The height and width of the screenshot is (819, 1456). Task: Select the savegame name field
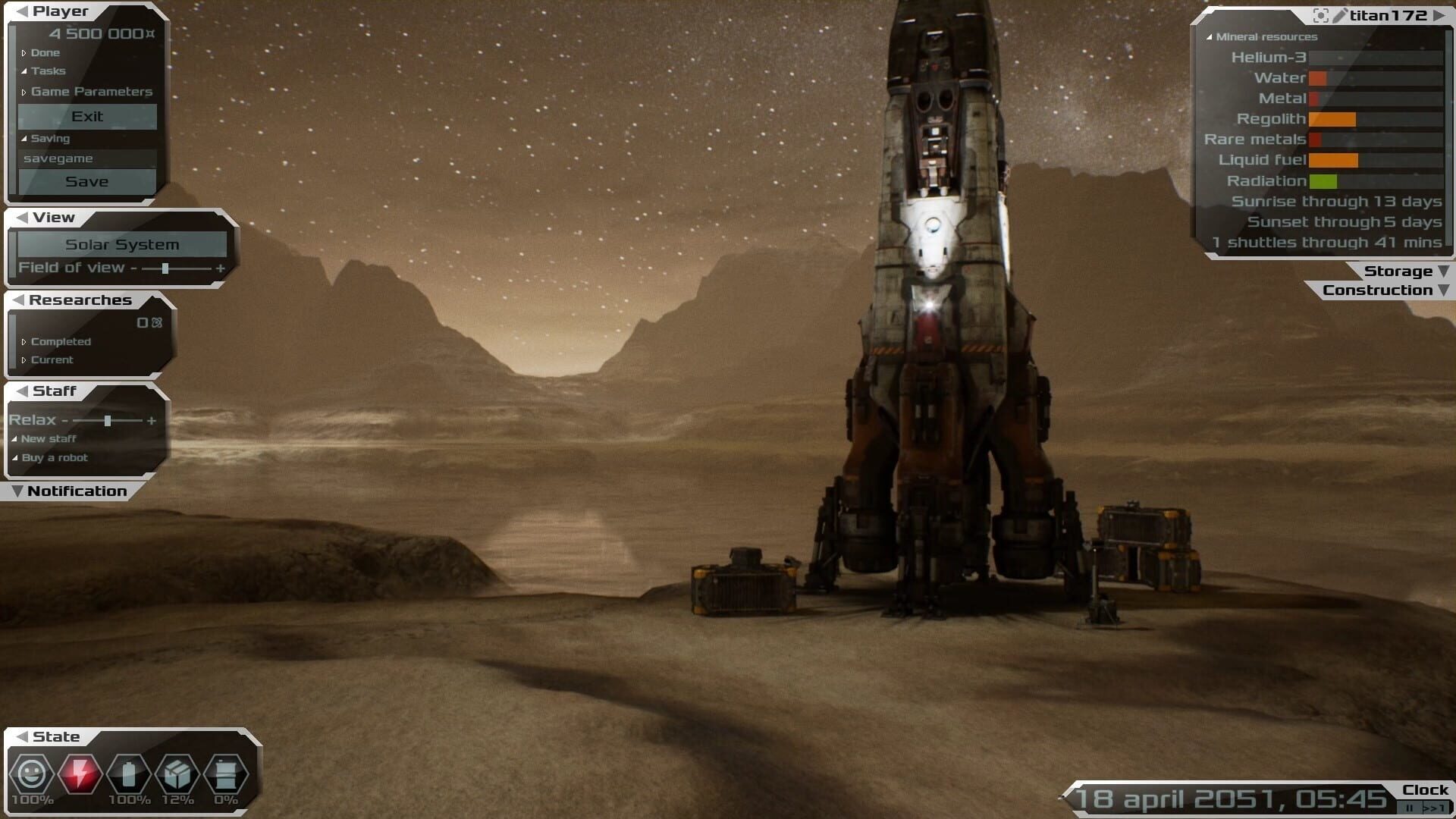point(87,158)
